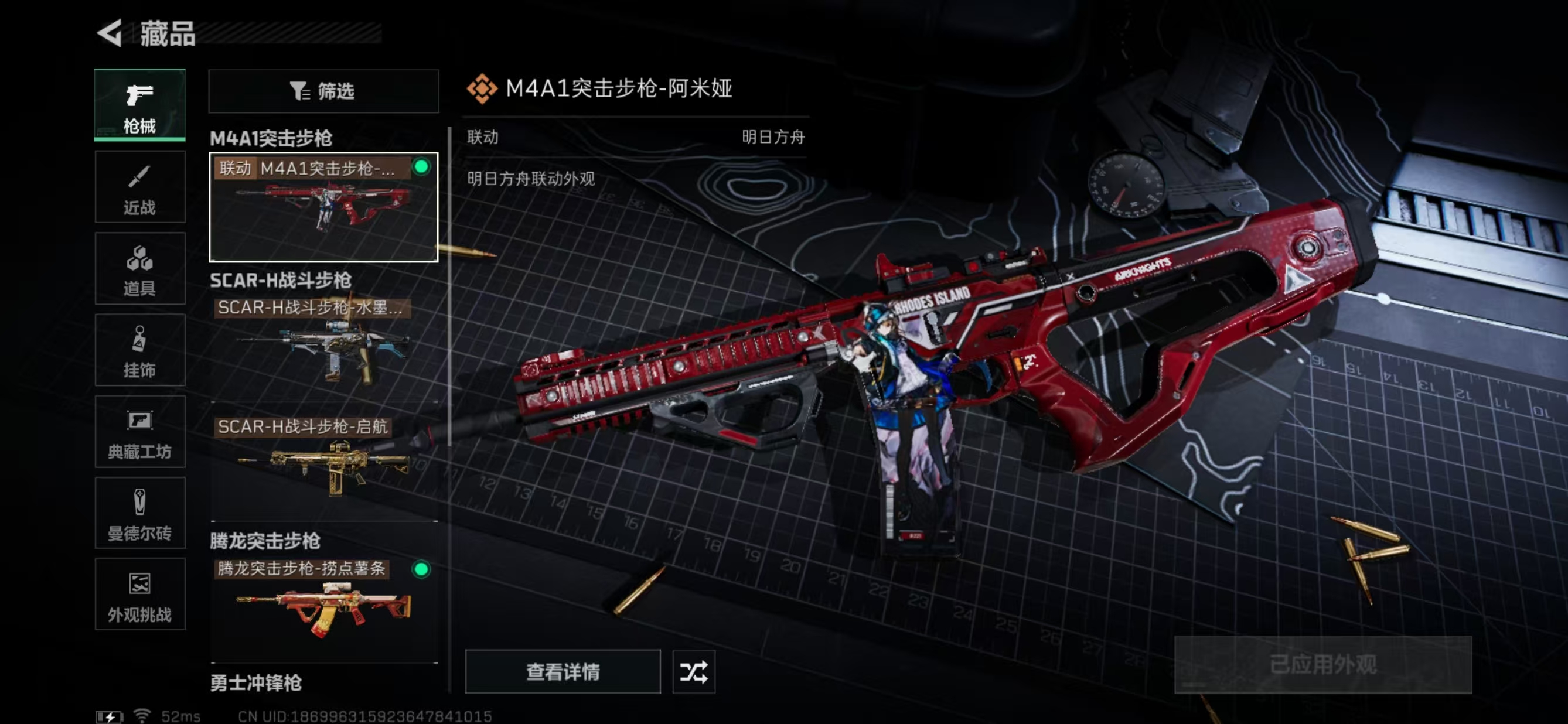Viewport: 1568px width, 724px height.
Task: Open the 典藏工坊 workshop tab
Action: pos(139,431)
